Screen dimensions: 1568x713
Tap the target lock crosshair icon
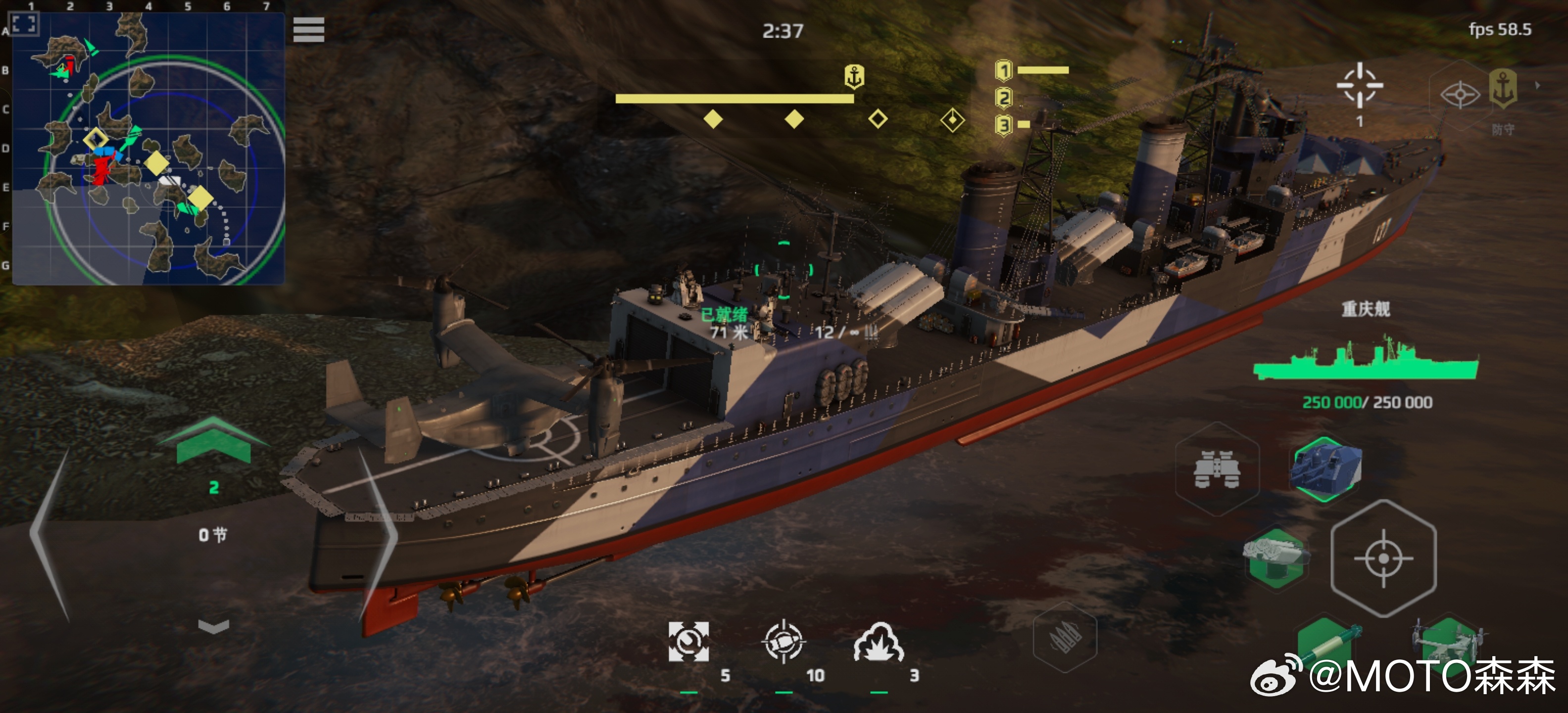click(x=1359, y=86)
